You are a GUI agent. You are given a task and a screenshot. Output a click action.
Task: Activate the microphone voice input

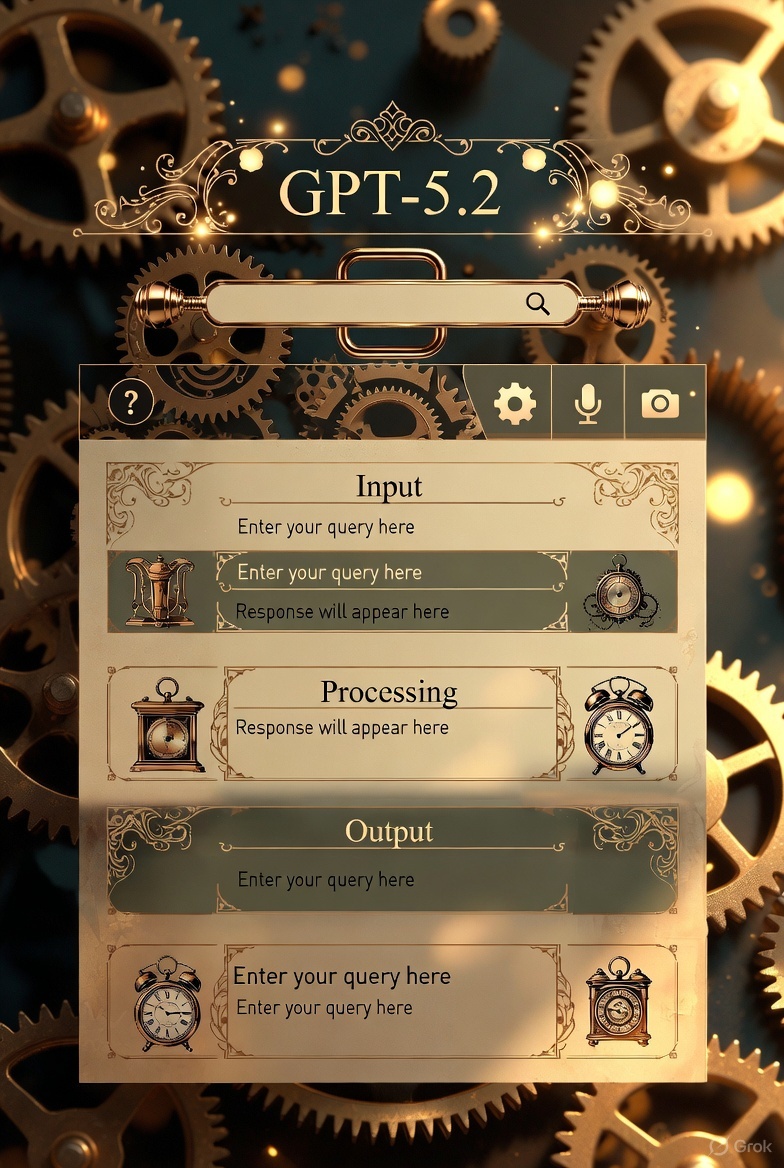(588, 403)
